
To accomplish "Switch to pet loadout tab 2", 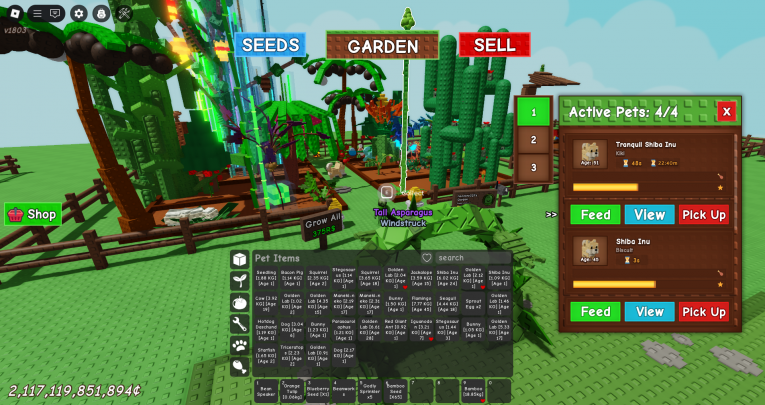I will coord(534,140).
